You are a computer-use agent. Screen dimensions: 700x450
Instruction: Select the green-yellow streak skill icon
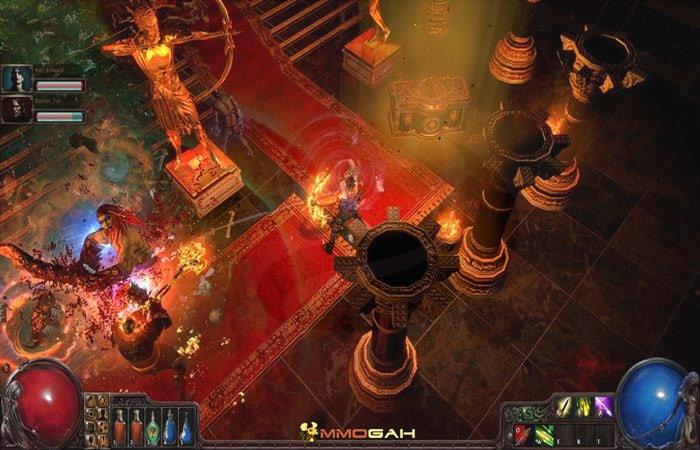tap(584, 406)
